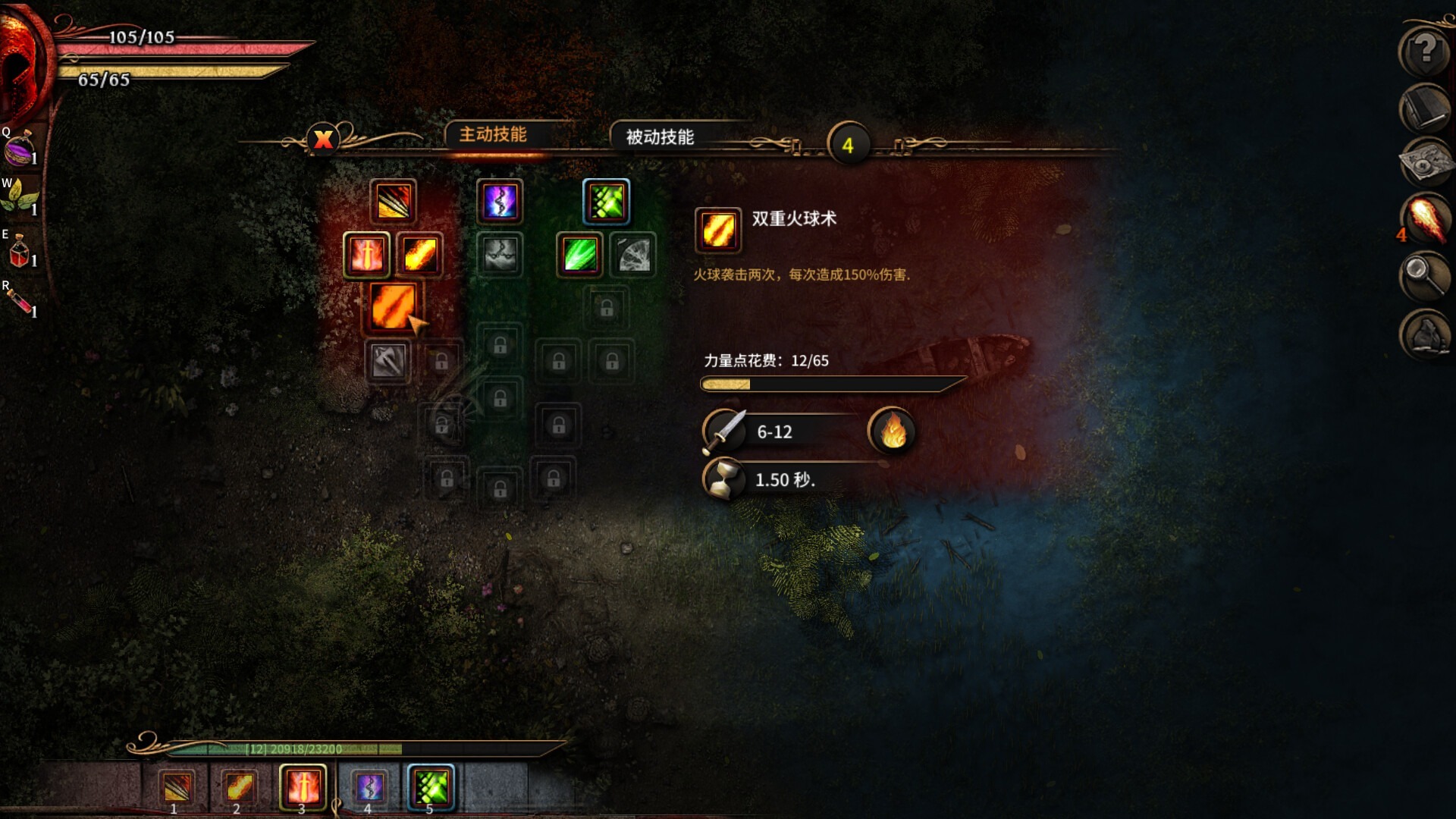Select the flaming arrows skill in the tree
The width and height of the screenshot is (1456, 819).
click(393, 201)
